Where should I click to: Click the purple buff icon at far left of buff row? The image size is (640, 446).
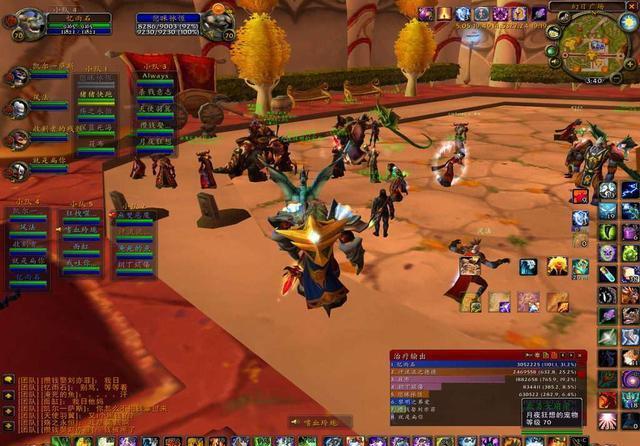click(426, 14)
